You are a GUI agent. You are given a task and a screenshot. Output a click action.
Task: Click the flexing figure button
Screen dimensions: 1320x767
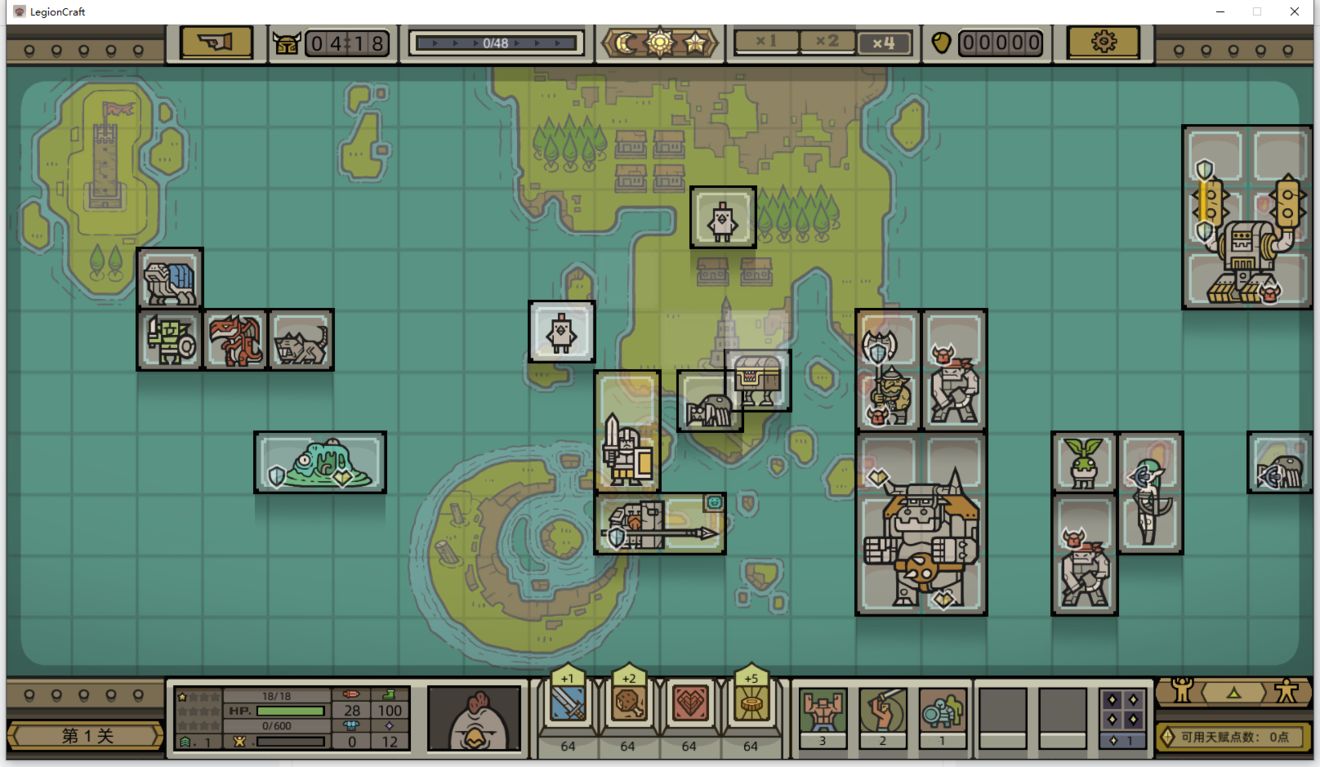click(x=1183, y=690)
